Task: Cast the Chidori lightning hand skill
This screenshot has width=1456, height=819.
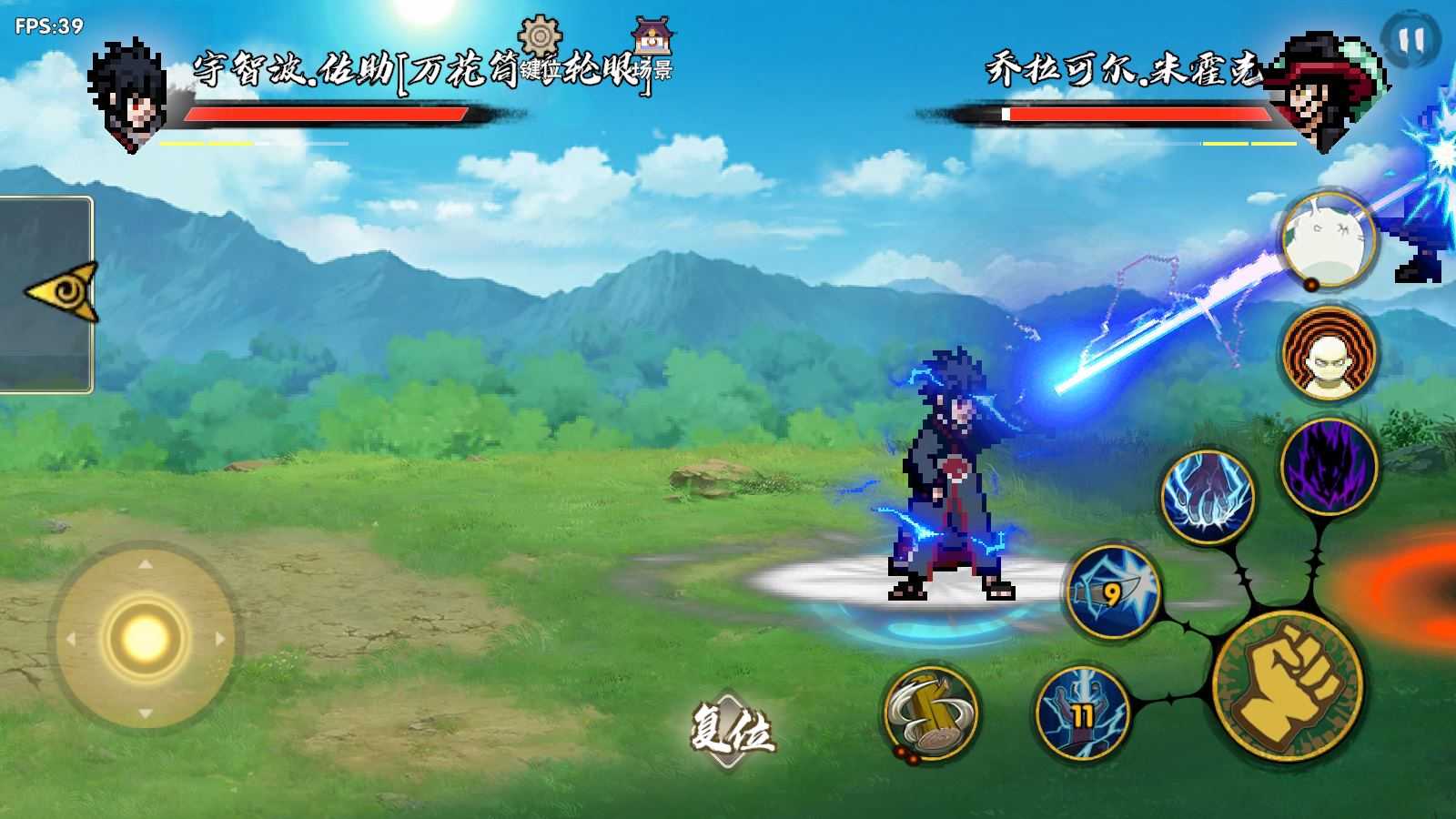Action: 1208,498
